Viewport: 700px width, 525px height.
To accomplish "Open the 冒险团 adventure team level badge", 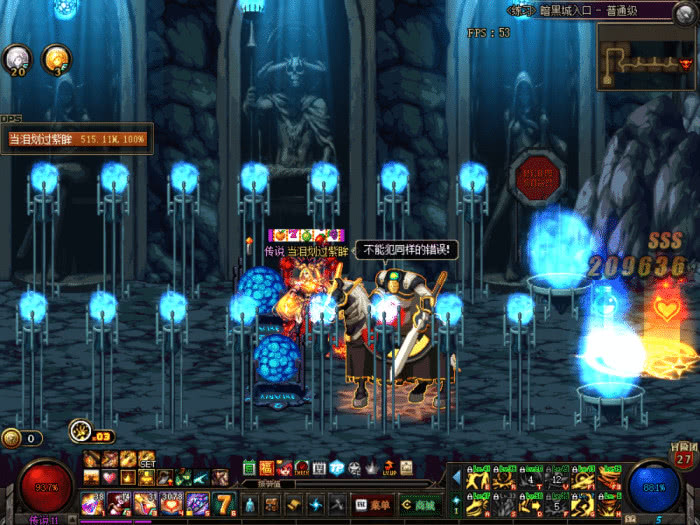I will point(683,455).
